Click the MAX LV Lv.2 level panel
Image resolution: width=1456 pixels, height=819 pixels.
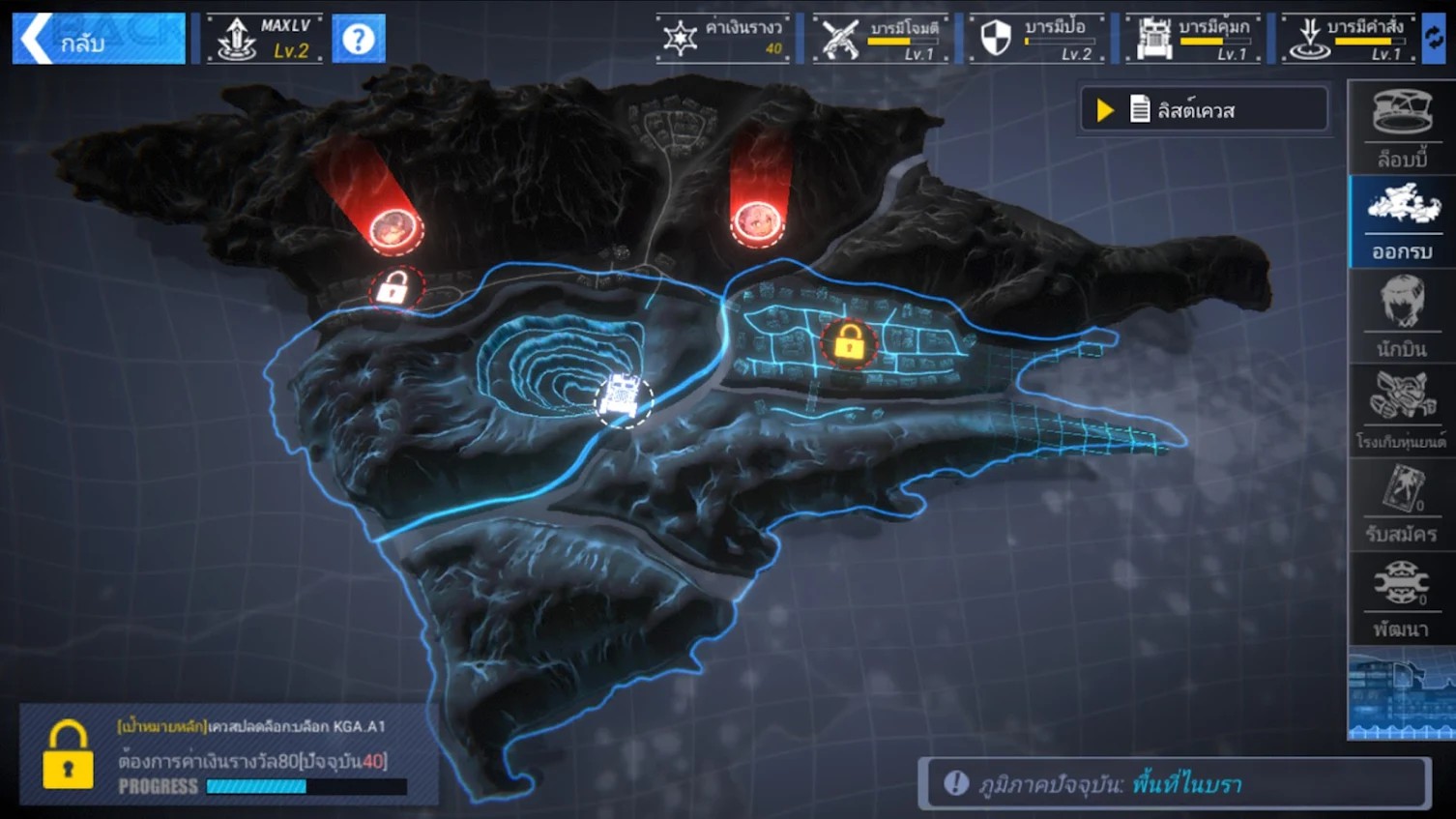pos(264,39)
